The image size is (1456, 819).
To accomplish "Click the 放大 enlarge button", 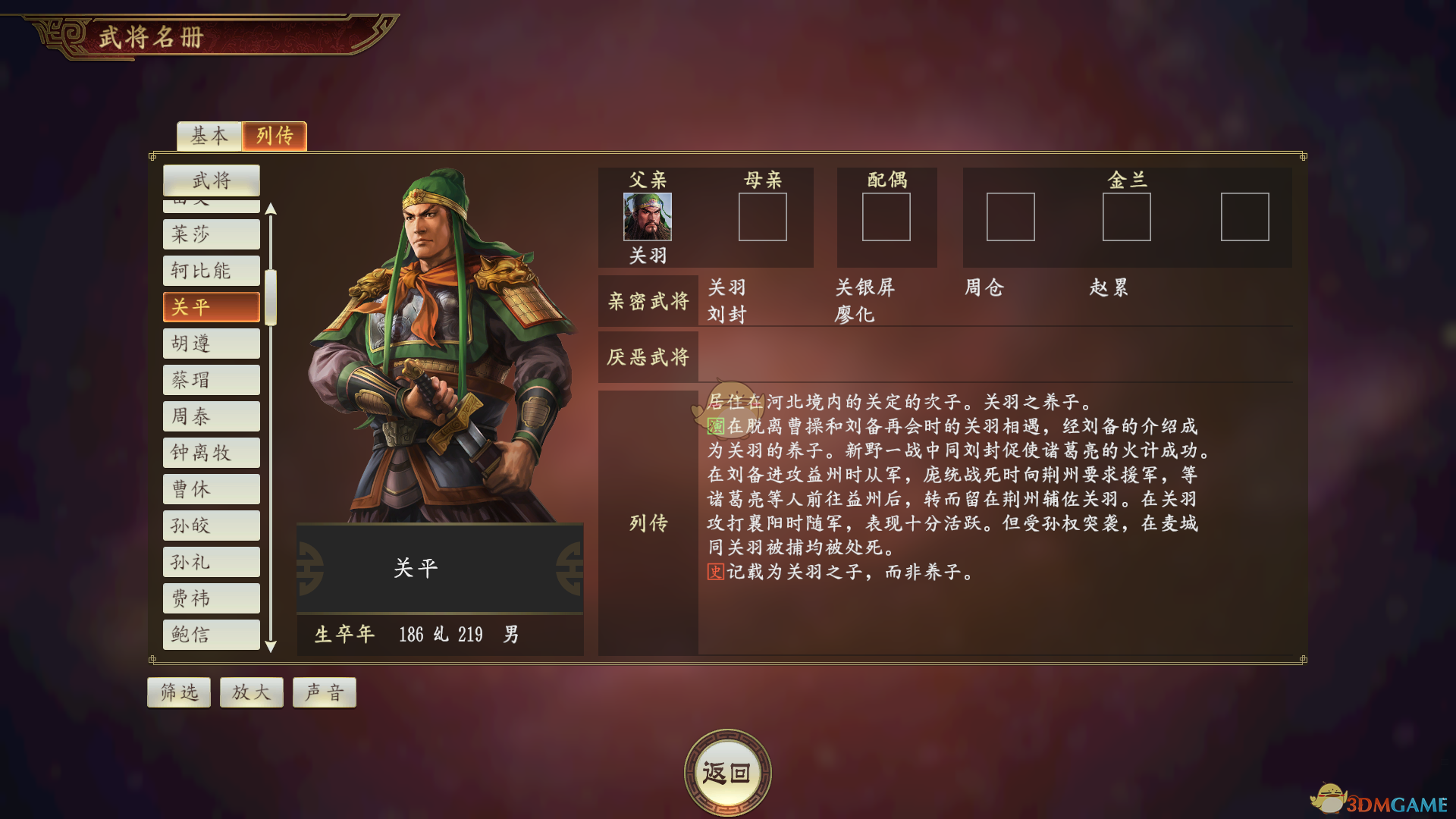I will (251, 692).
